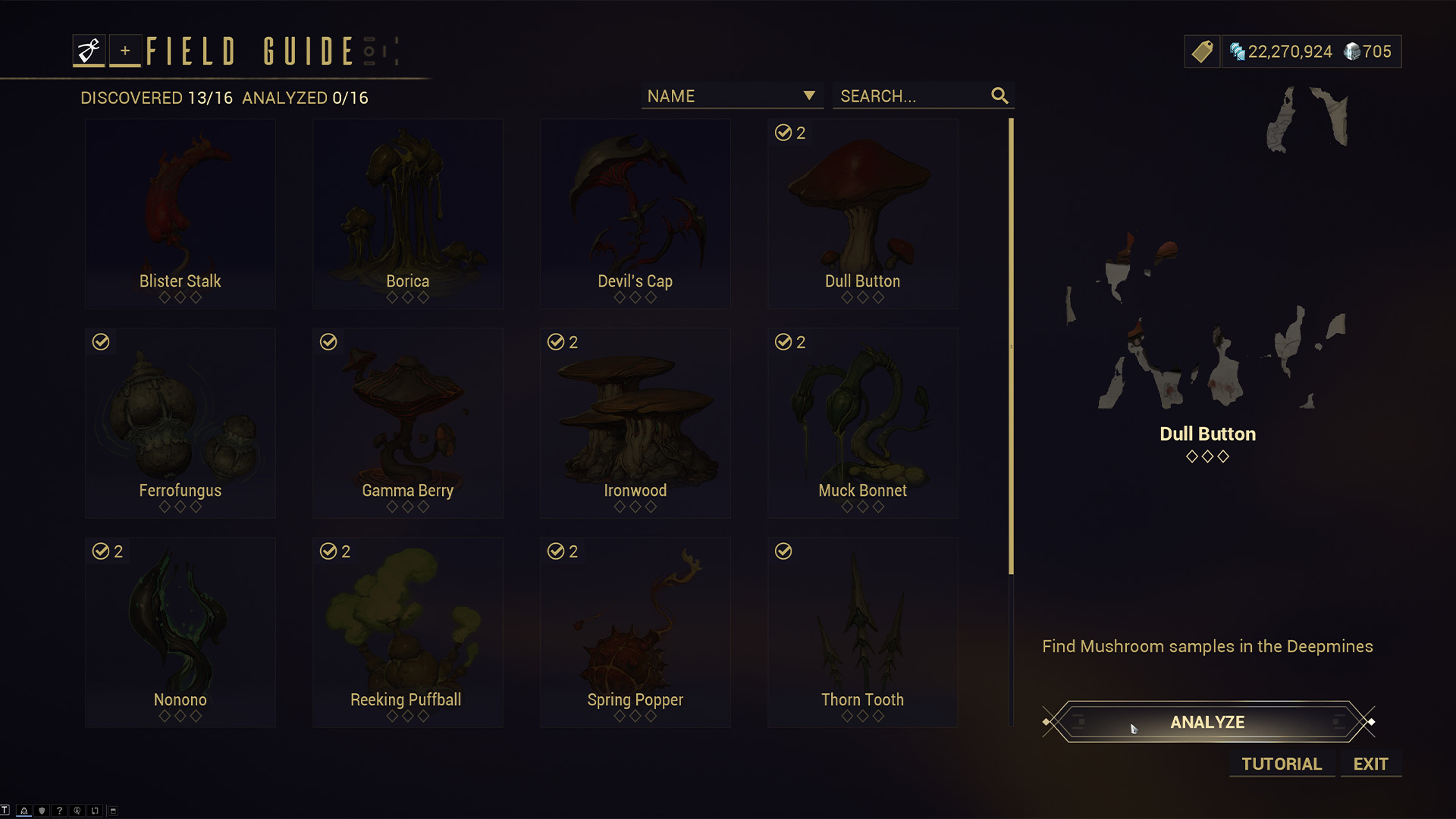The height and width of the screenshot is (819, 1456).
Task: Click the plus tab beside Field Guide
Action: (x=125, y=51)
